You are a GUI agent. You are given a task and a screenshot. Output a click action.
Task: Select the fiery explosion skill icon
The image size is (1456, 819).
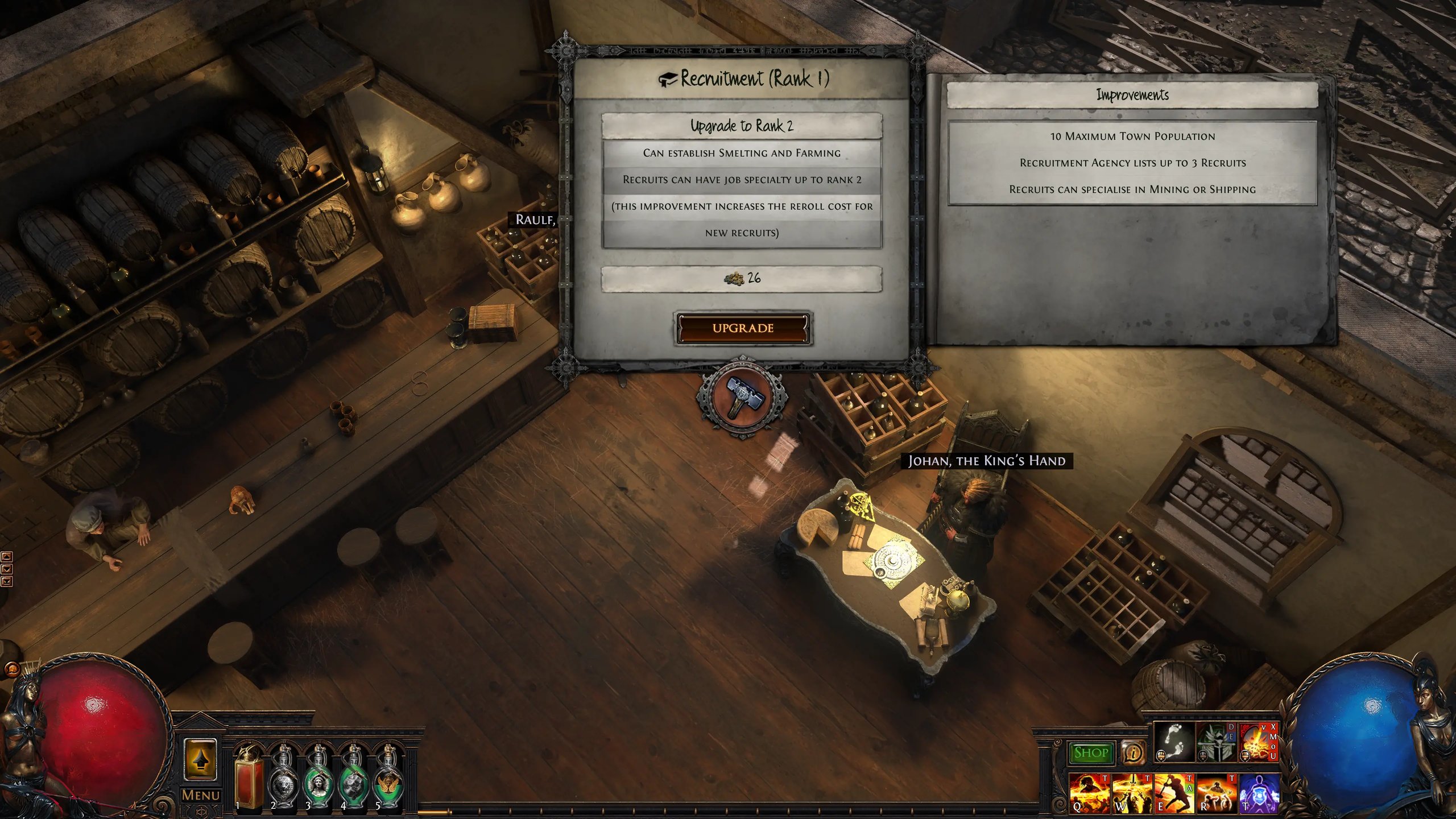(x=1257, y=742)
